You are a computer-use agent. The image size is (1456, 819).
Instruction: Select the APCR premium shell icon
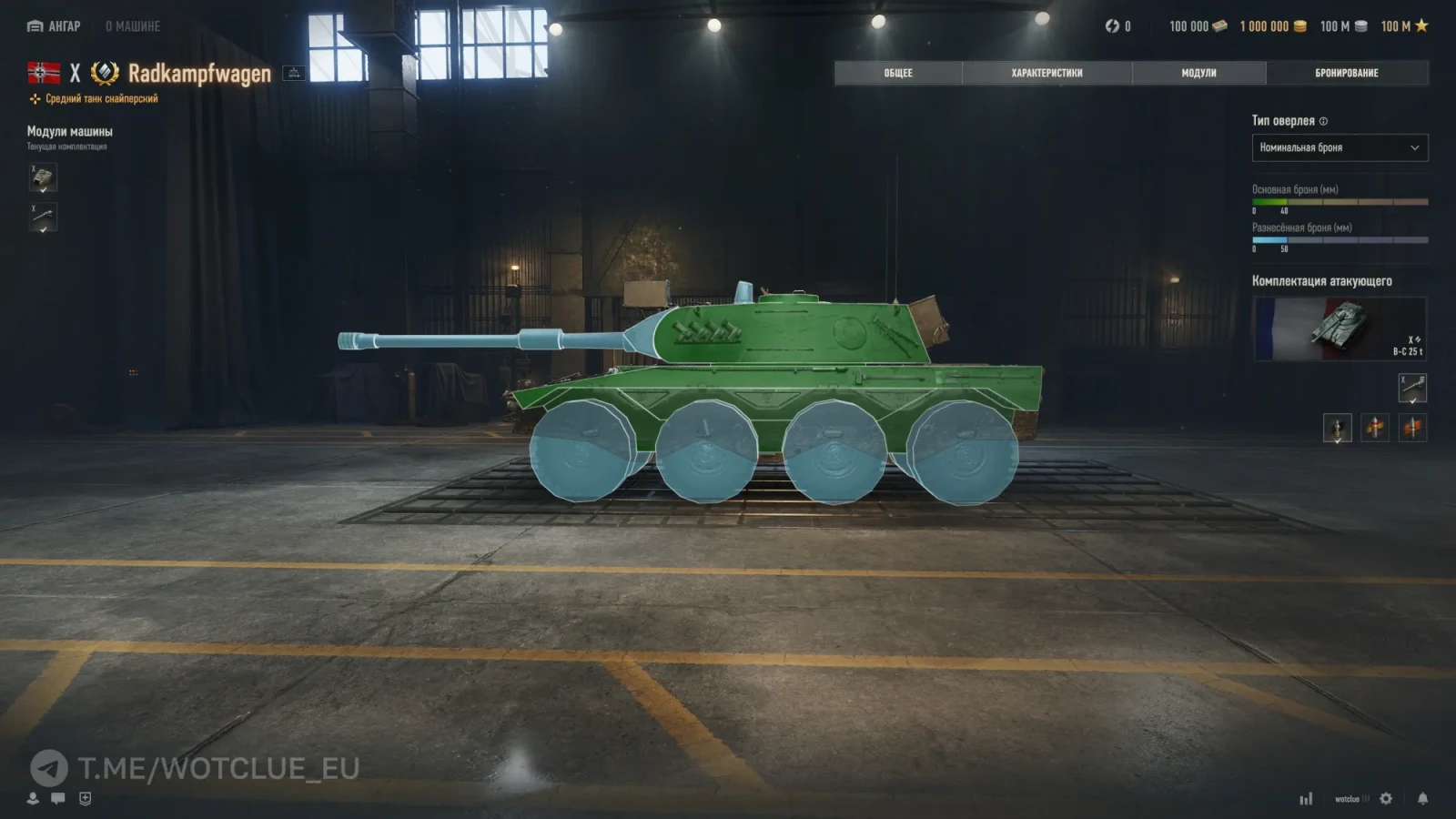(1376, 428)
